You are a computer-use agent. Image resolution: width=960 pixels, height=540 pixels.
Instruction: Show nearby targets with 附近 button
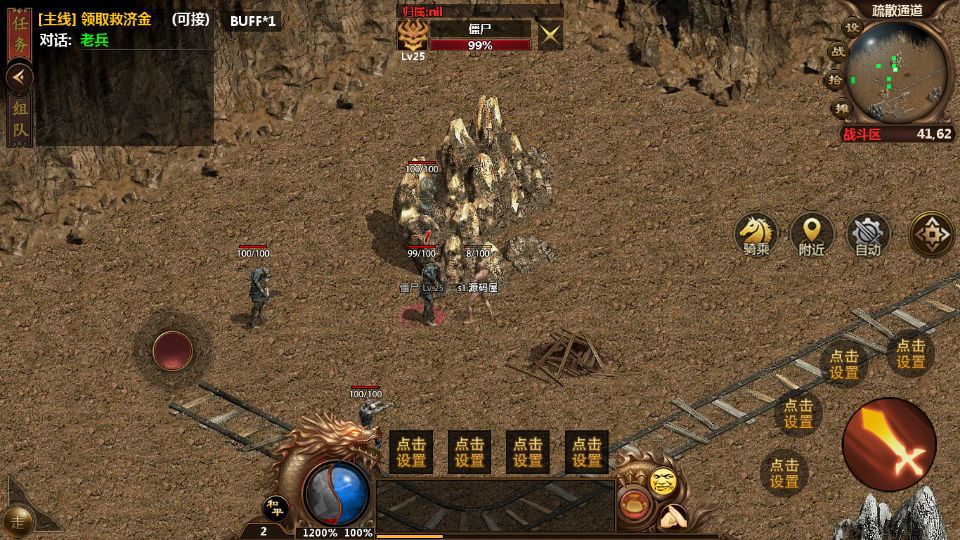tap(812, 234)
